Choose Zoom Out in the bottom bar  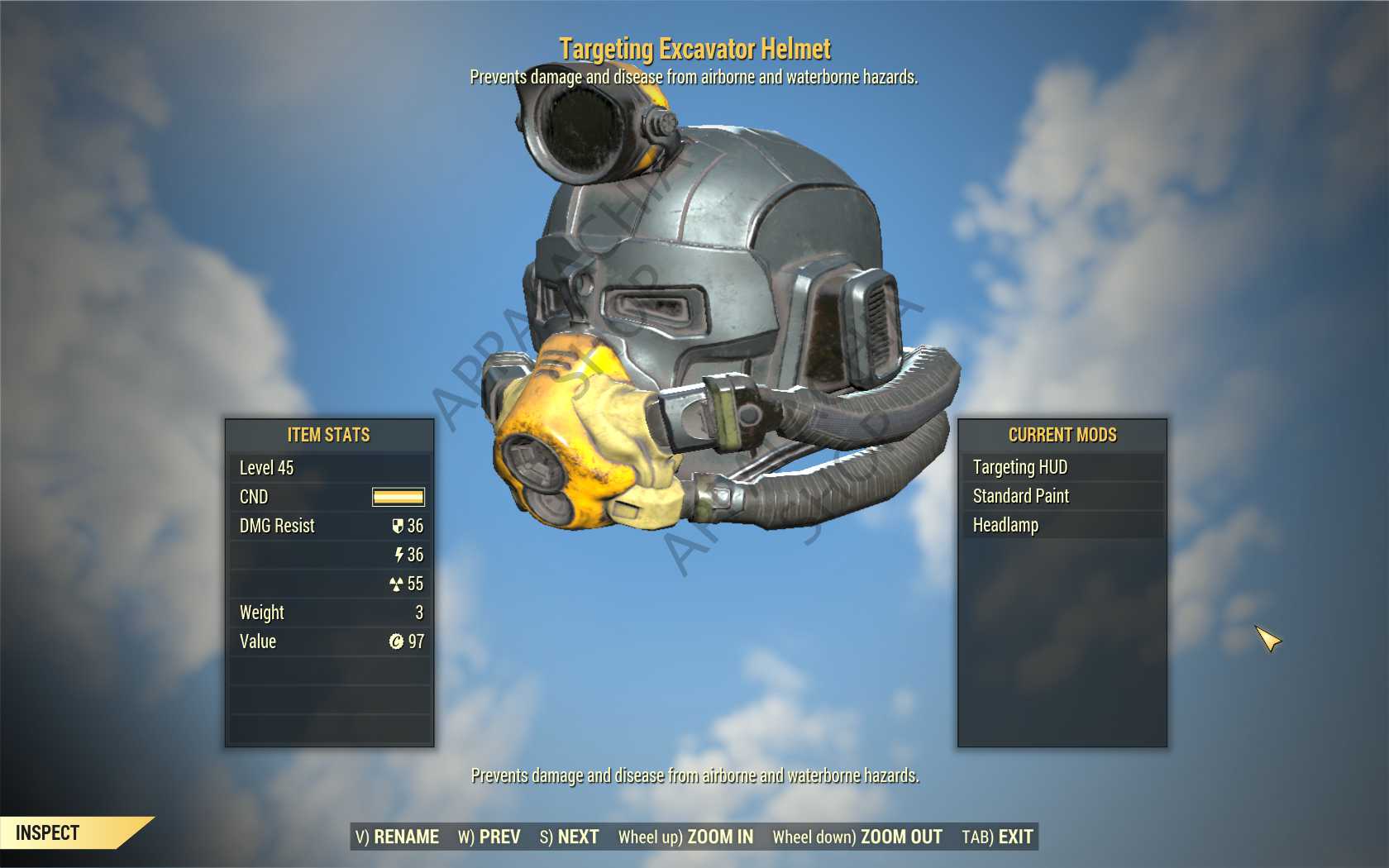click(857, 837)
